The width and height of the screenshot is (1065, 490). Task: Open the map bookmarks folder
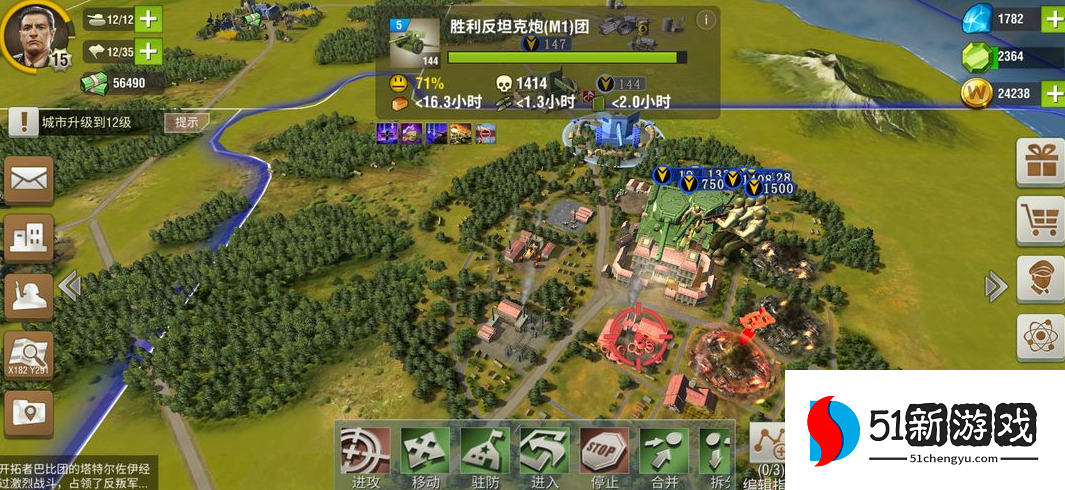pos(29,414)
